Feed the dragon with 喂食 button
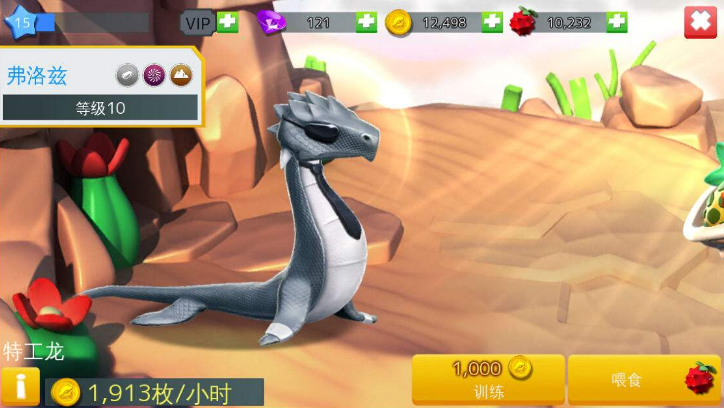 [644, 380]
